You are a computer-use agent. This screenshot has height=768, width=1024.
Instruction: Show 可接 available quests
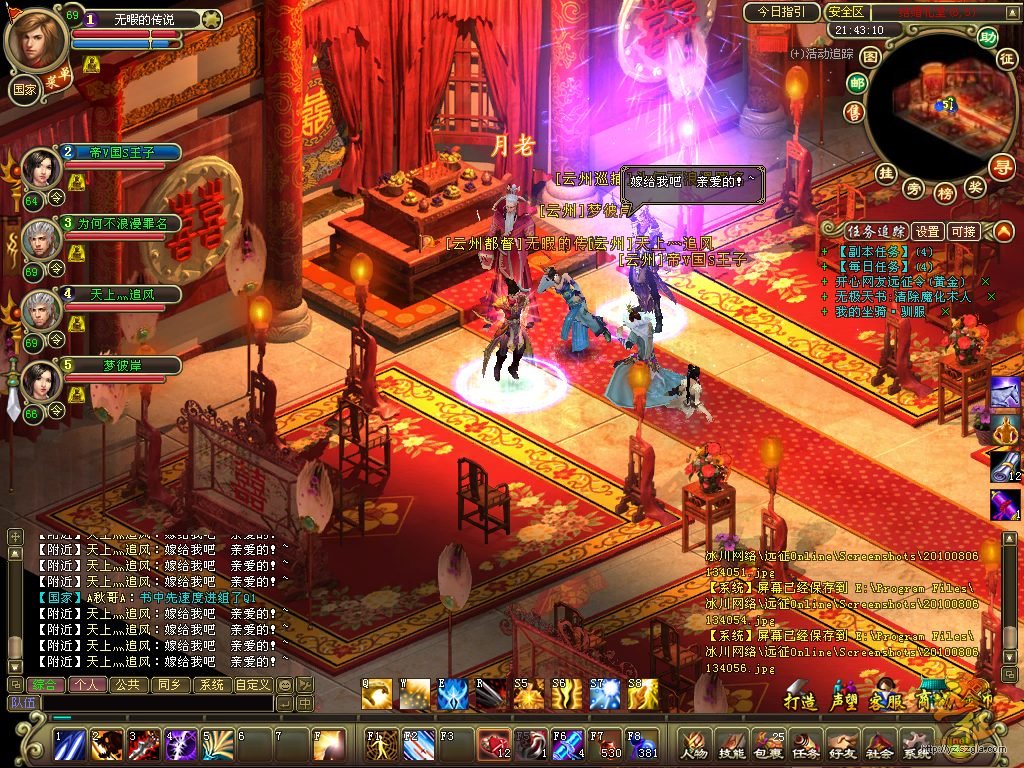click(x=963, y=231)
